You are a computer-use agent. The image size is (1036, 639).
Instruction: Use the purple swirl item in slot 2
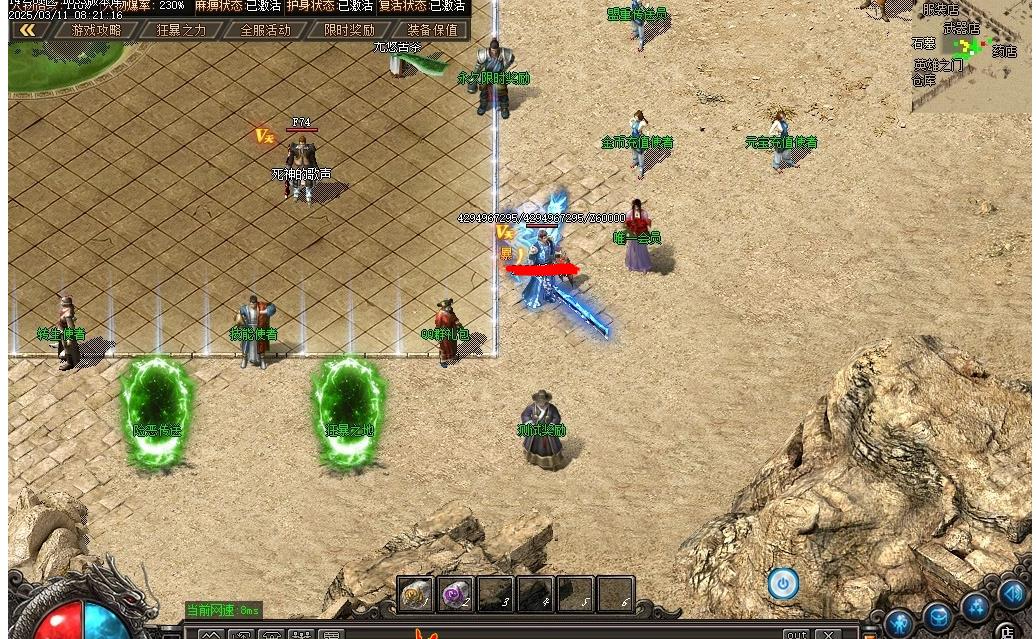[456, 595]
